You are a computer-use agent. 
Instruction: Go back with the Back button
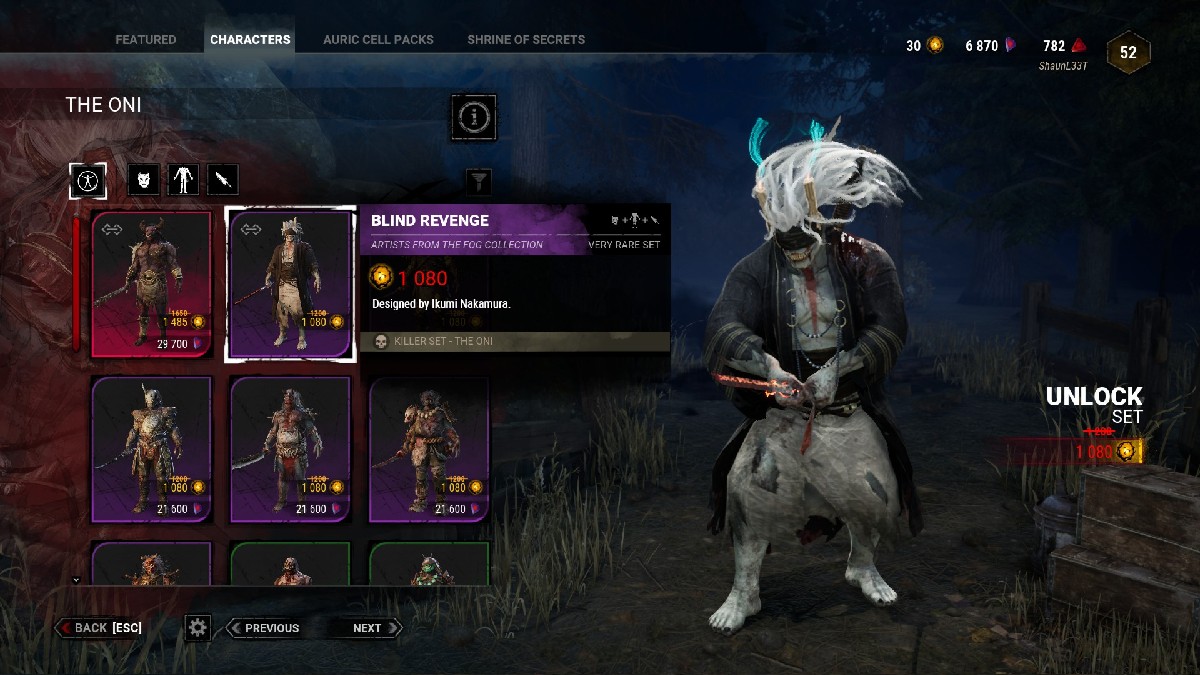pos(99,628)
